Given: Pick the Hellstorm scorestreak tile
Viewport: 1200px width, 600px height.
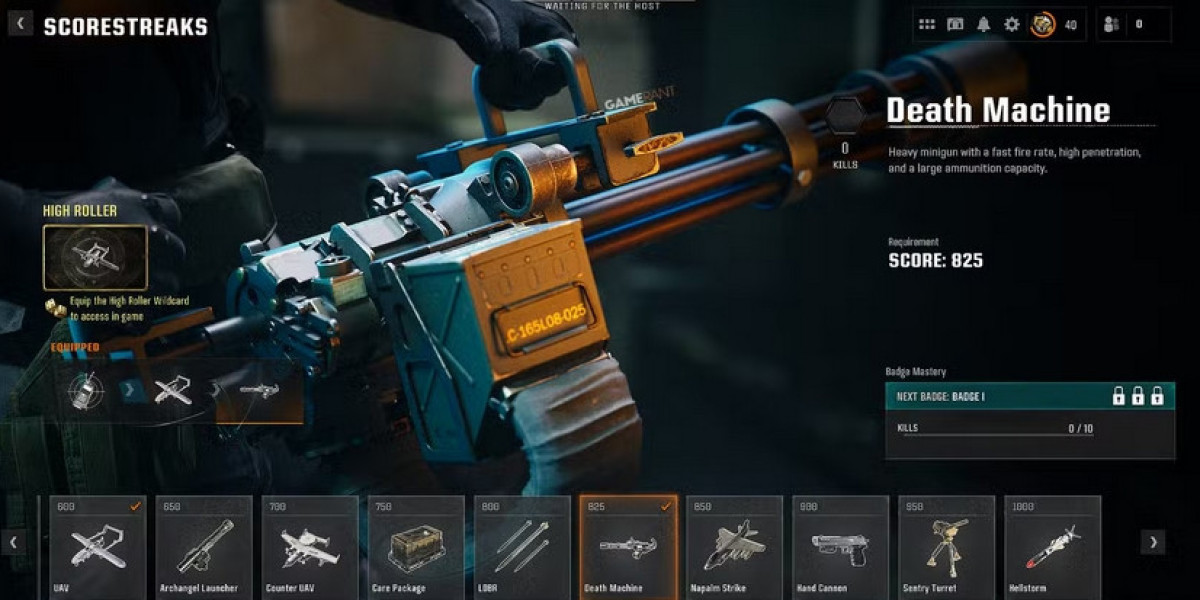Looking at the screenshot, I should [x=1053, y=547].
